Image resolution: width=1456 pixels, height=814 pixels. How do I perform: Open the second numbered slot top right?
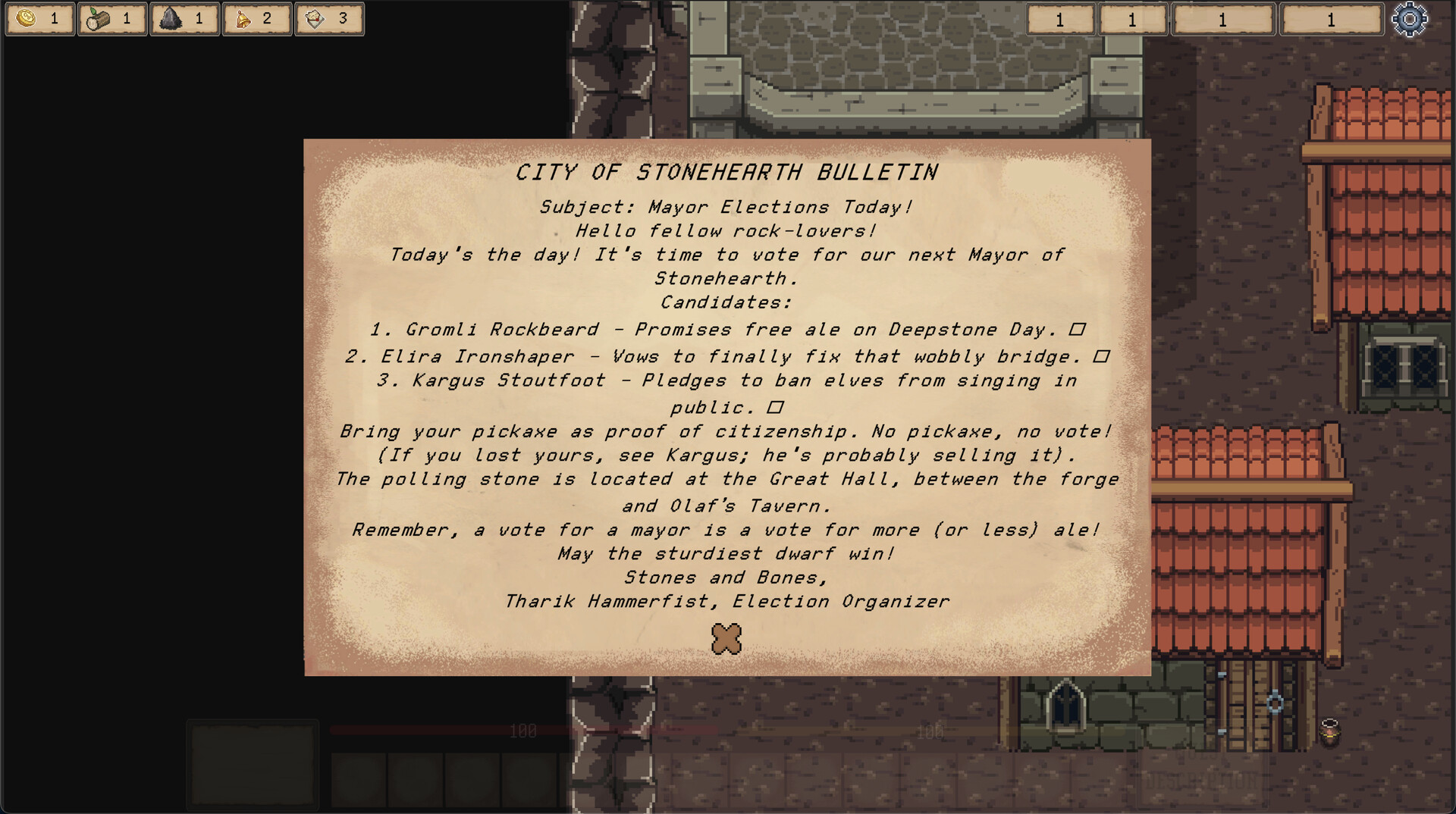(1133, 20)
